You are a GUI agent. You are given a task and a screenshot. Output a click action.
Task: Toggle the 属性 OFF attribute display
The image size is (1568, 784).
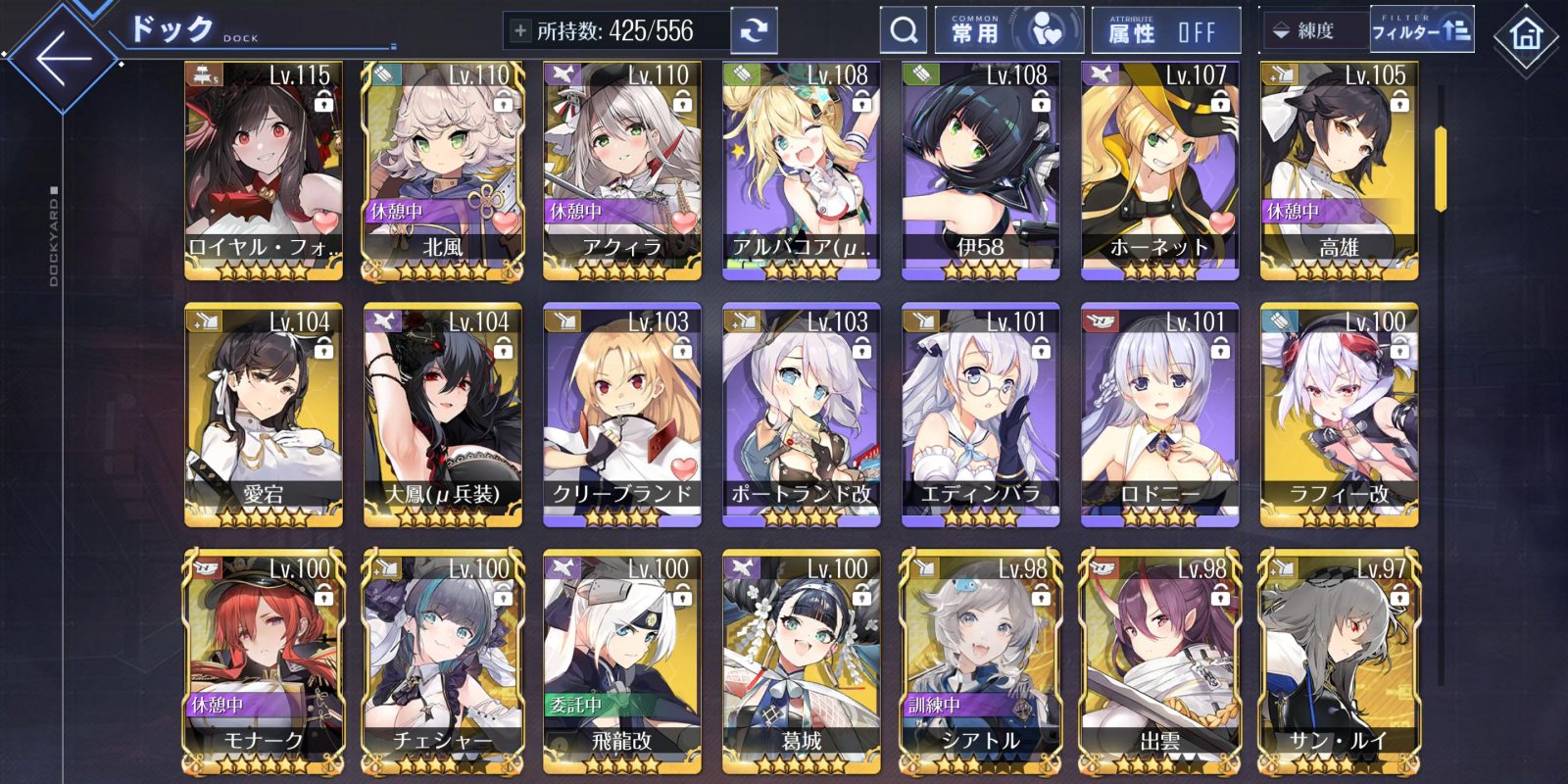click(1164, 31)
